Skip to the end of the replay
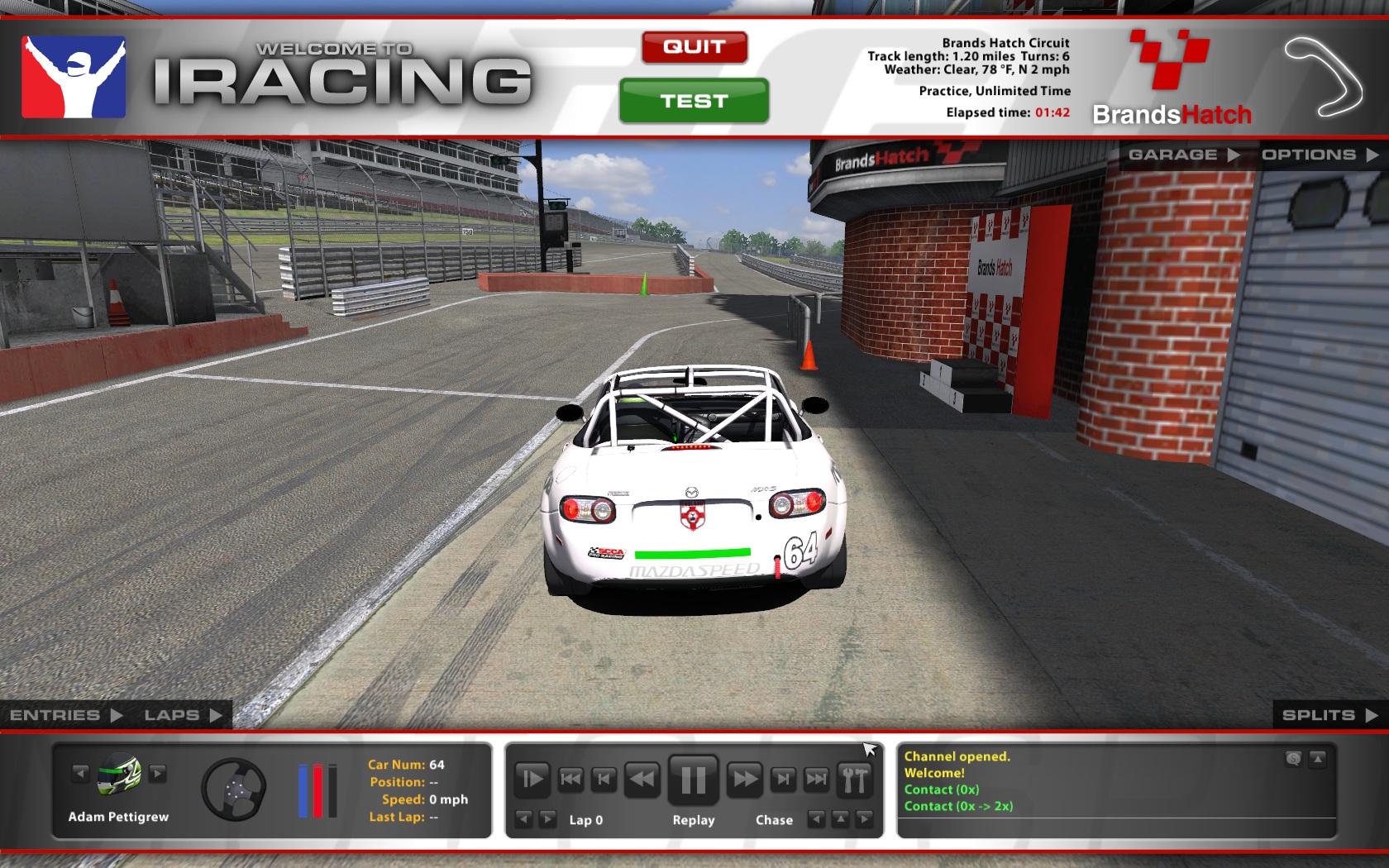Viewport: 1389px width, 868px height. click(816, 779)
